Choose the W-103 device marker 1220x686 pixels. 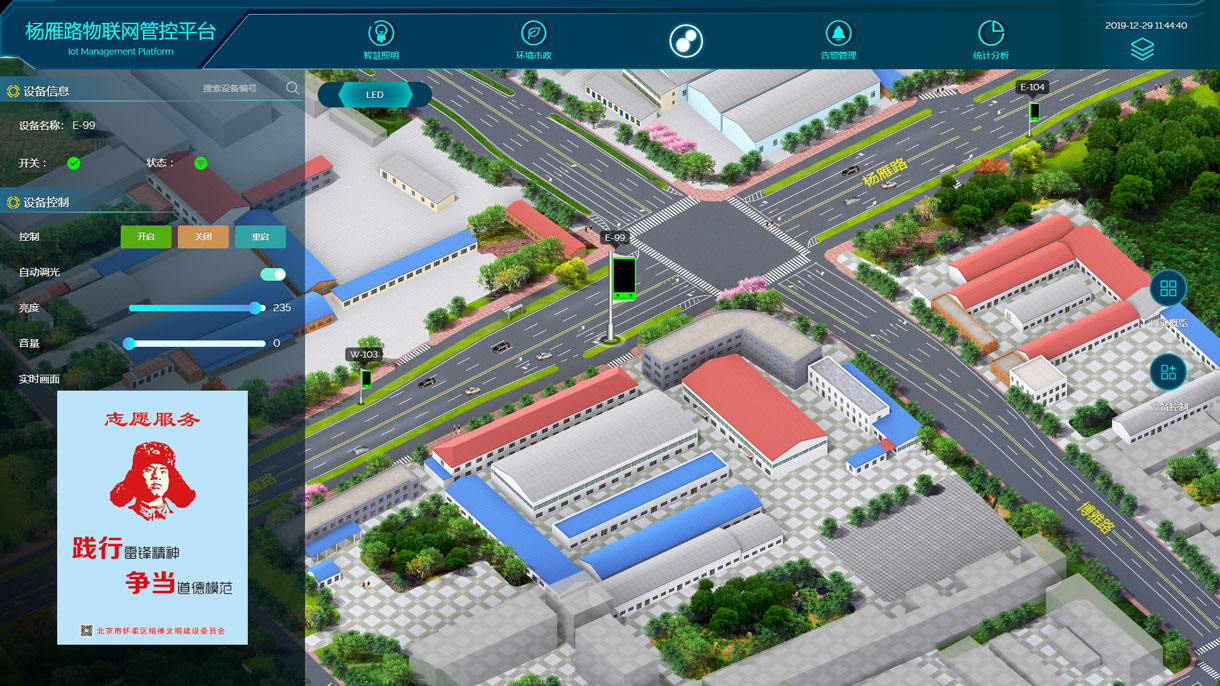(366, 378)
